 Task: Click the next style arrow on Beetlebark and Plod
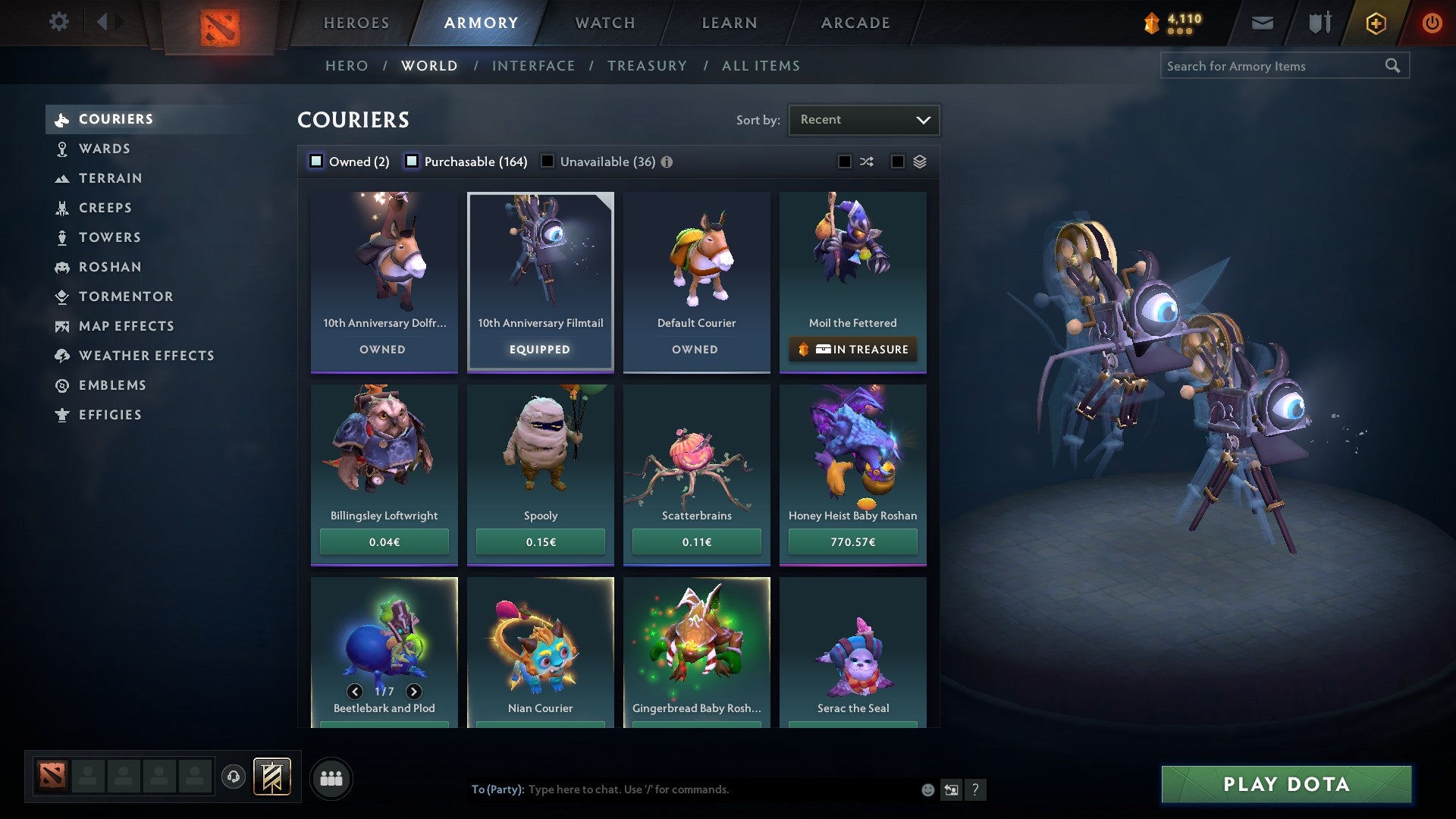(413, 692)
